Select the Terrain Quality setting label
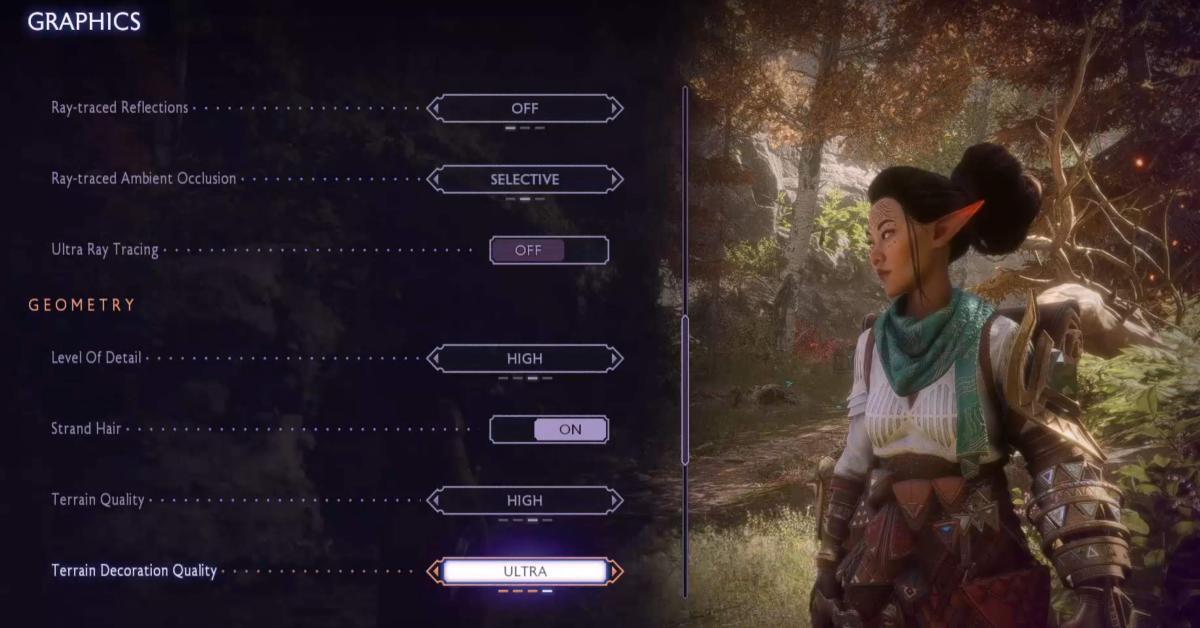This screenshot has width=1200, height=628. coord(98,500)
